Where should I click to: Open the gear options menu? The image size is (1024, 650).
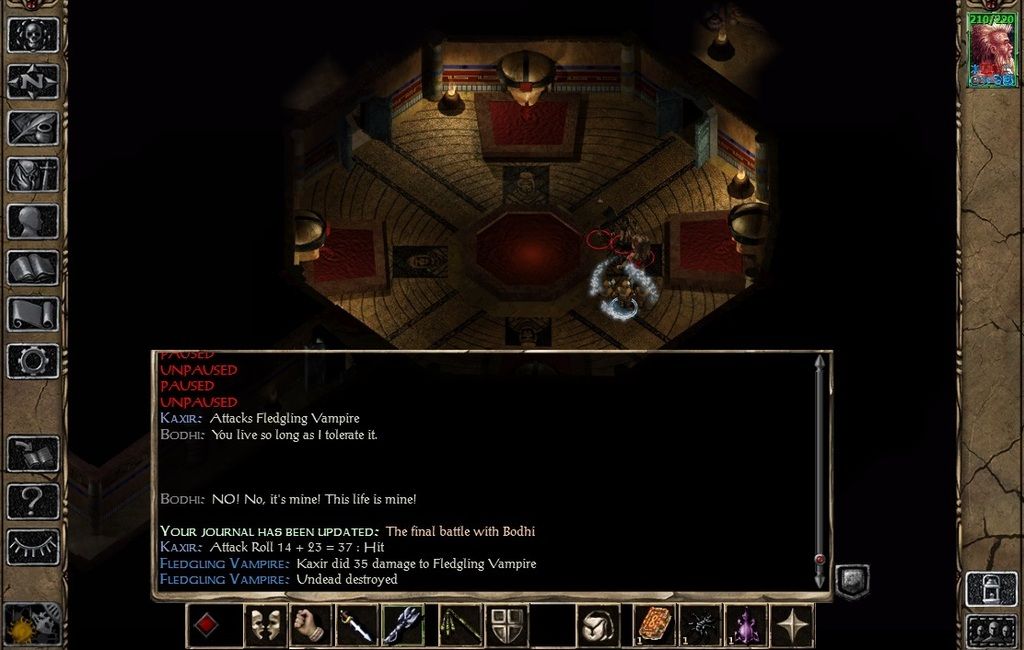click(33, 361)
